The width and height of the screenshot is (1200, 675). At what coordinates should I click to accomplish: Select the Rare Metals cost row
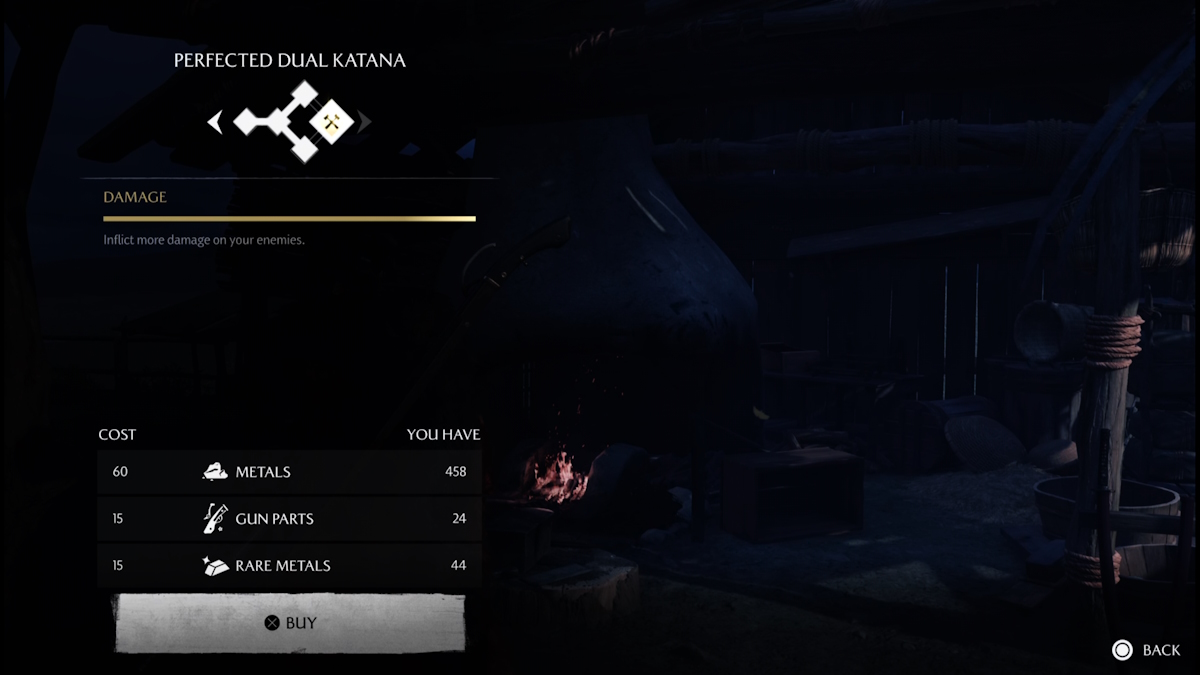click(x=289, y=565)
